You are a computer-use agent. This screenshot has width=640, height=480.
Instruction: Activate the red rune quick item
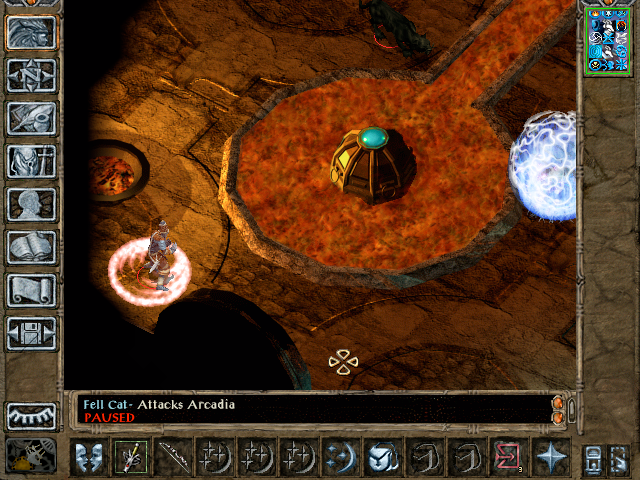(x=508, y=457)
